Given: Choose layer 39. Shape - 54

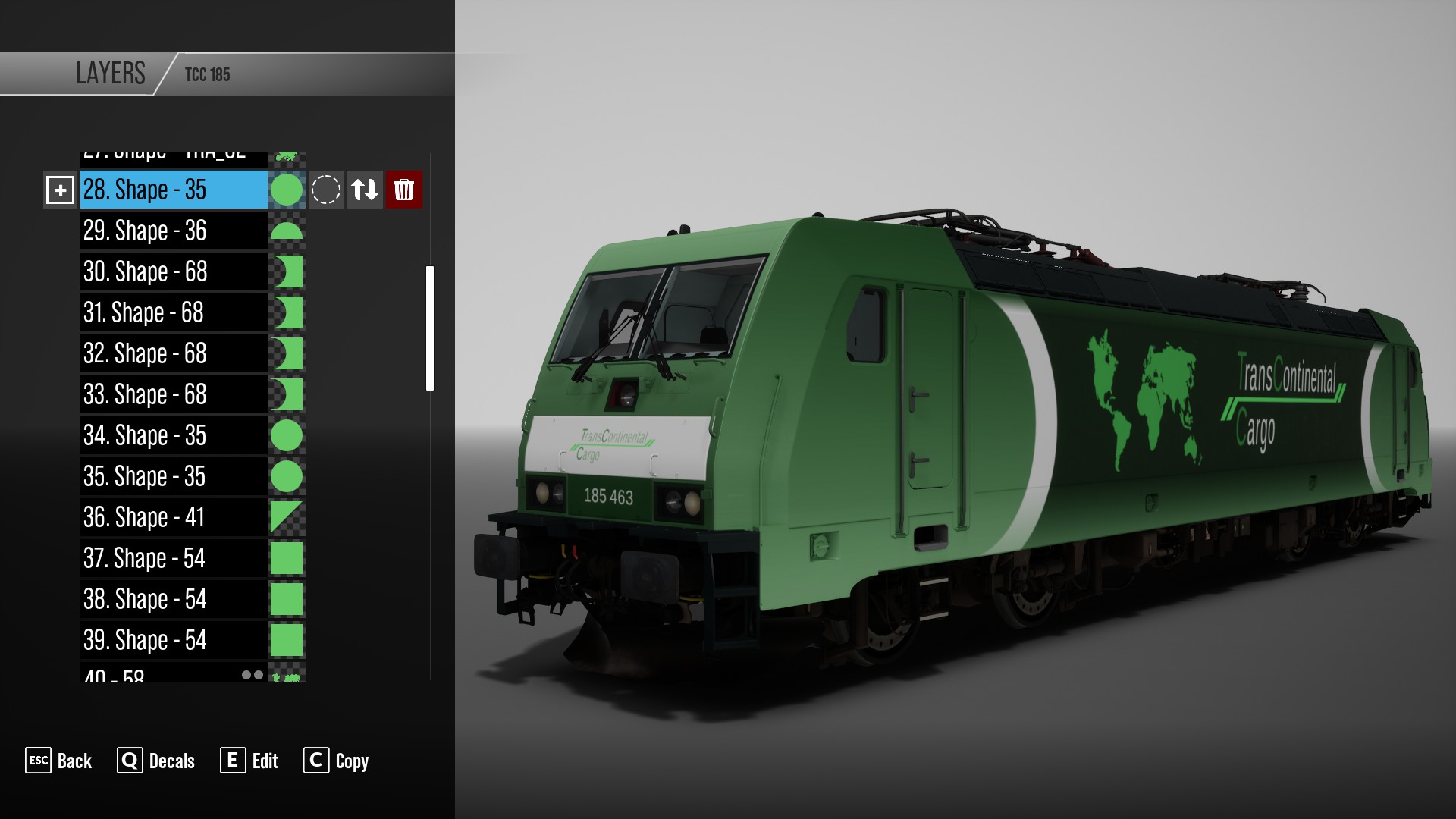Looking at the screenshot, I should coord(174,640).
